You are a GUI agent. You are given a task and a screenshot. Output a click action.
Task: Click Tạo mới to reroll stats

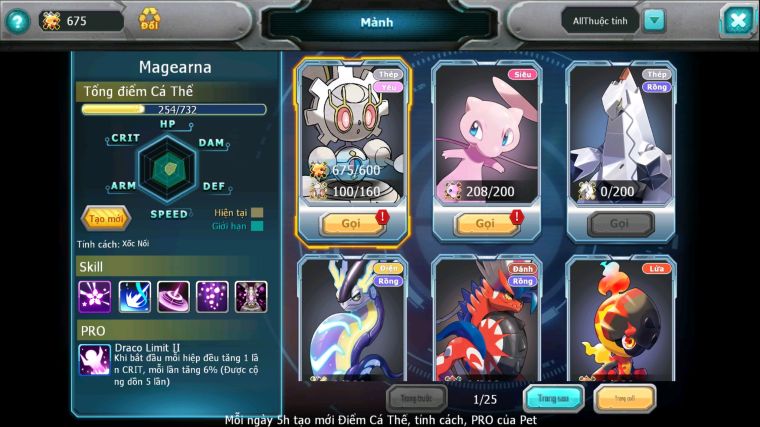pyautogui.click(x=104, y=217)
